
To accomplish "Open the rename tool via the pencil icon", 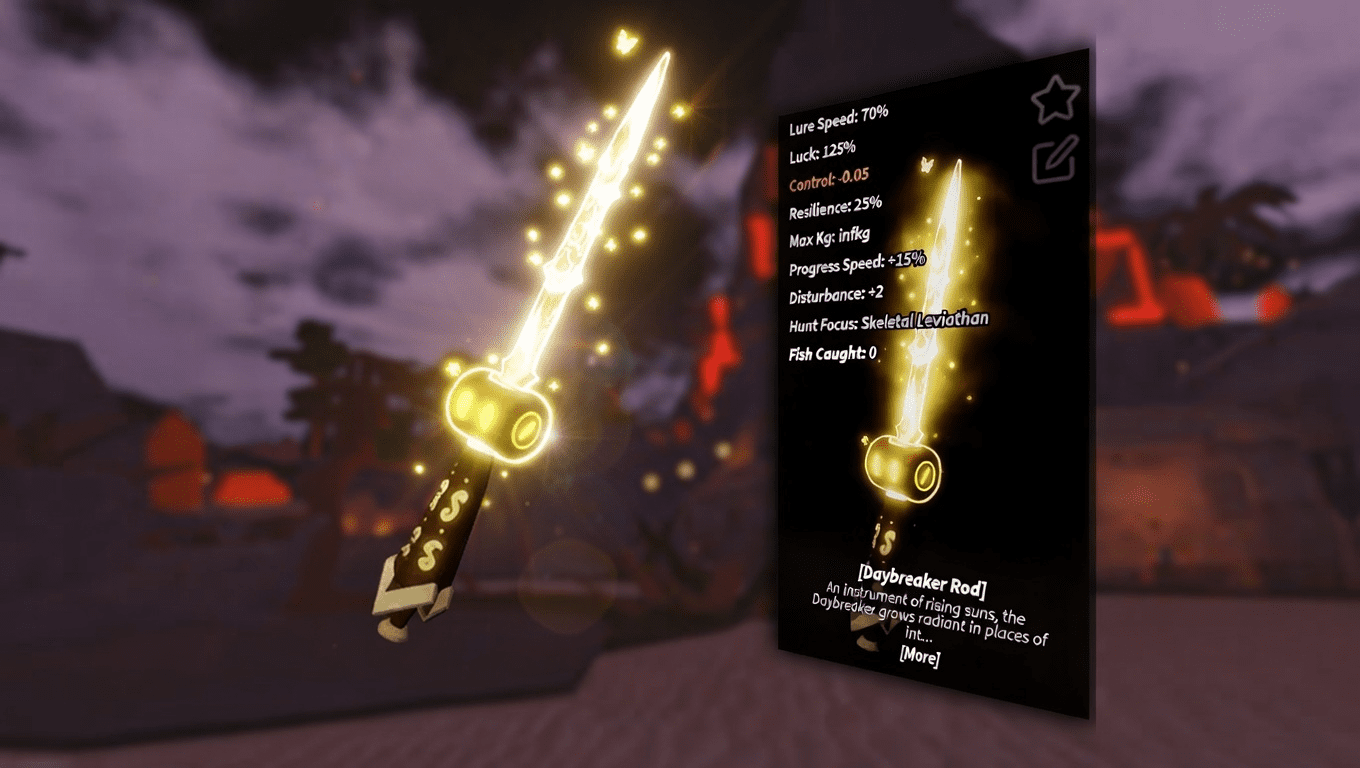I will coord(1052,160).
